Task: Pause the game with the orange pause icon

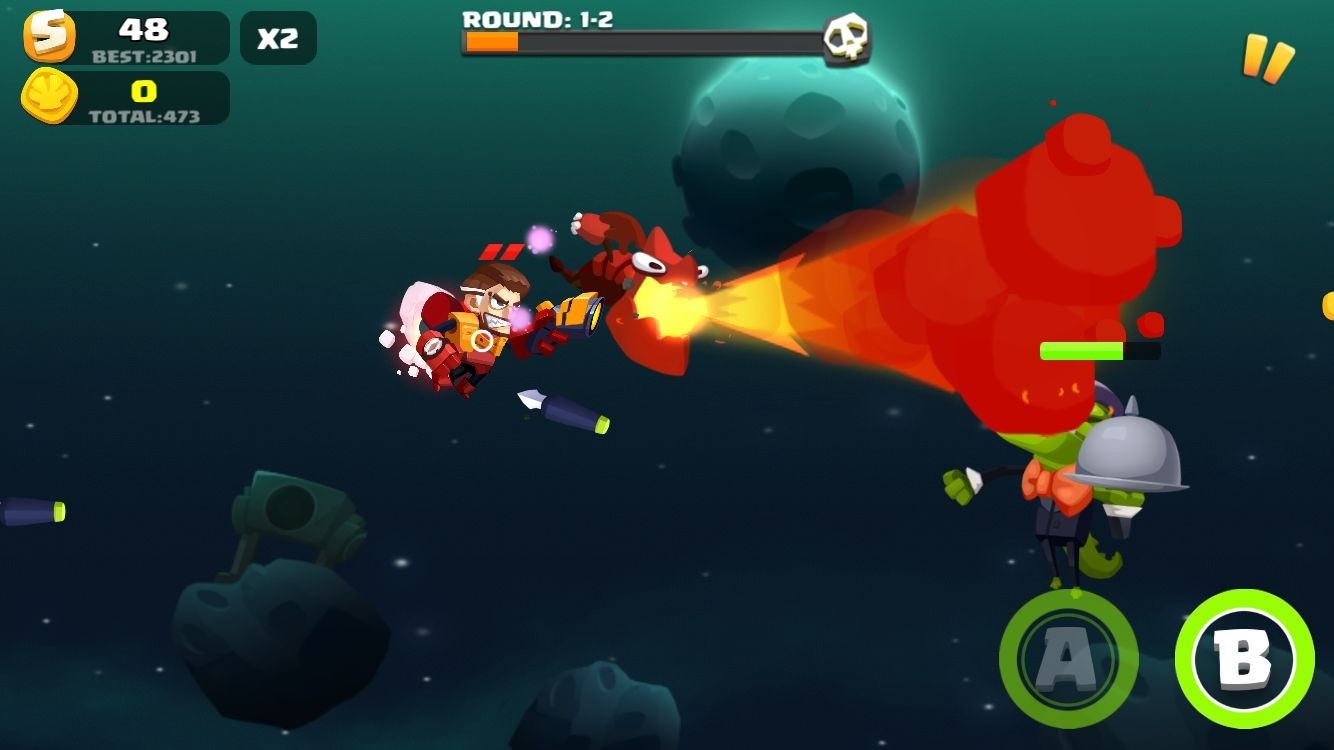Action: [x=1267, y=58]
